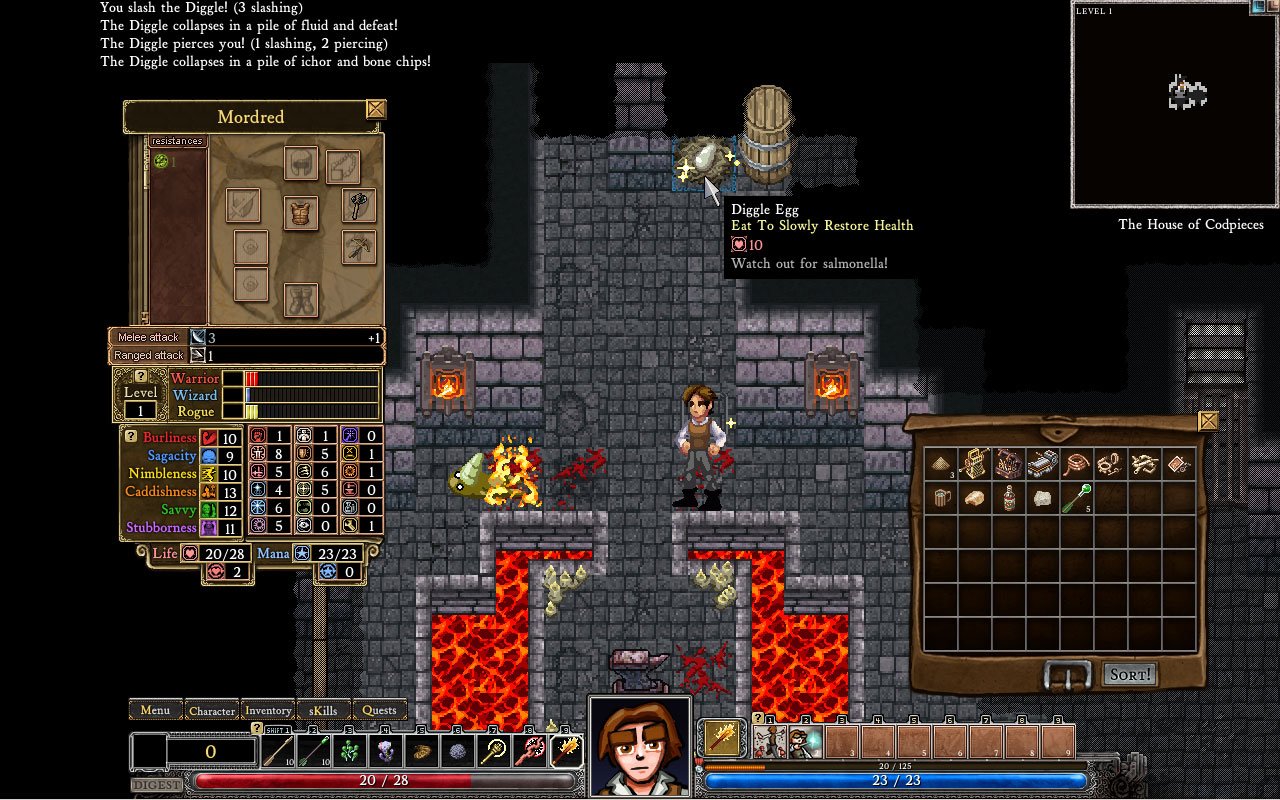This screenshot has height=800, width=1280.
Task: Open the character portrait
Action: (639, 745)
